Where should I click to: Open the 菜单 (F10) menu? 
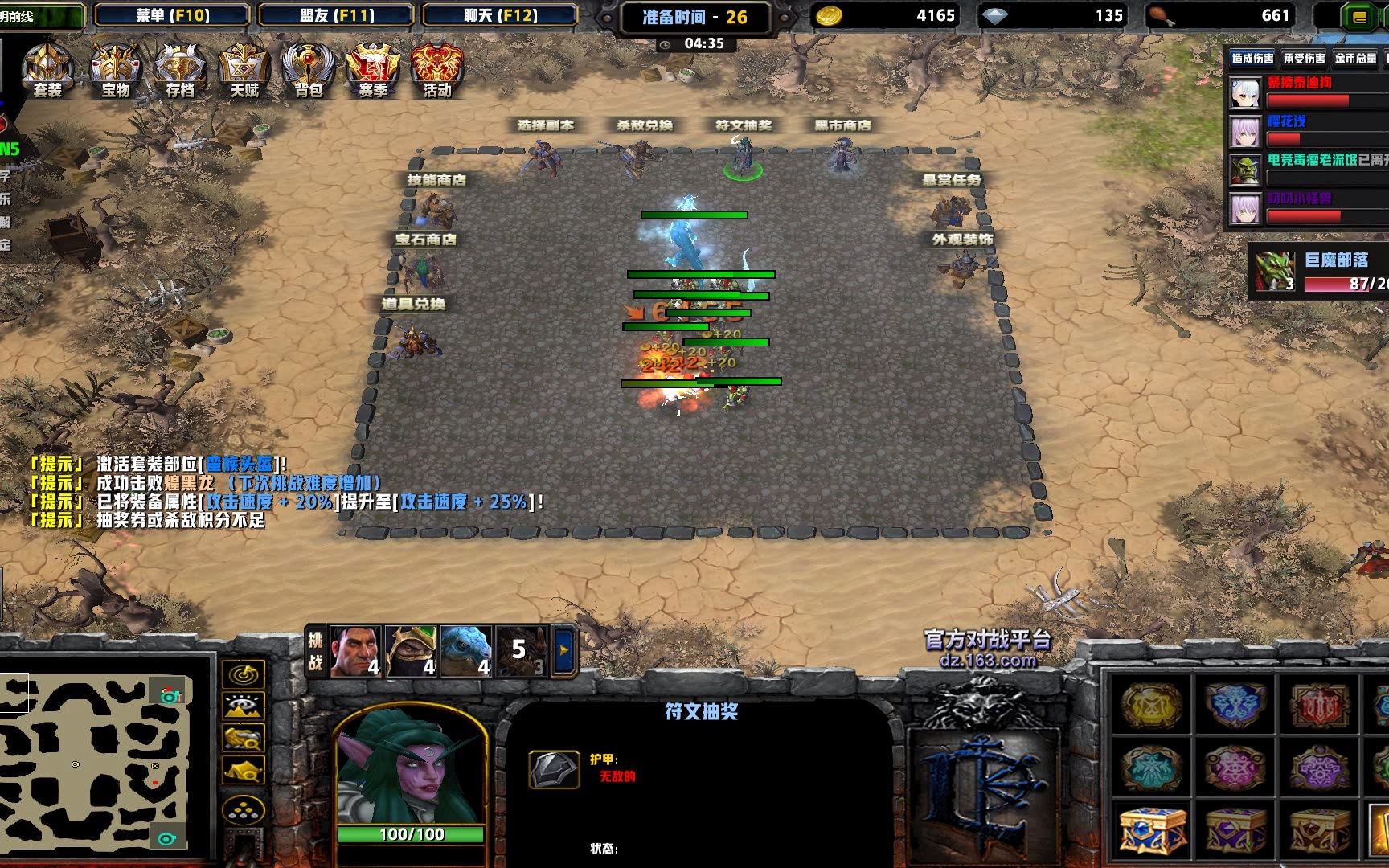pyautogui.click(x=172, y=15)
